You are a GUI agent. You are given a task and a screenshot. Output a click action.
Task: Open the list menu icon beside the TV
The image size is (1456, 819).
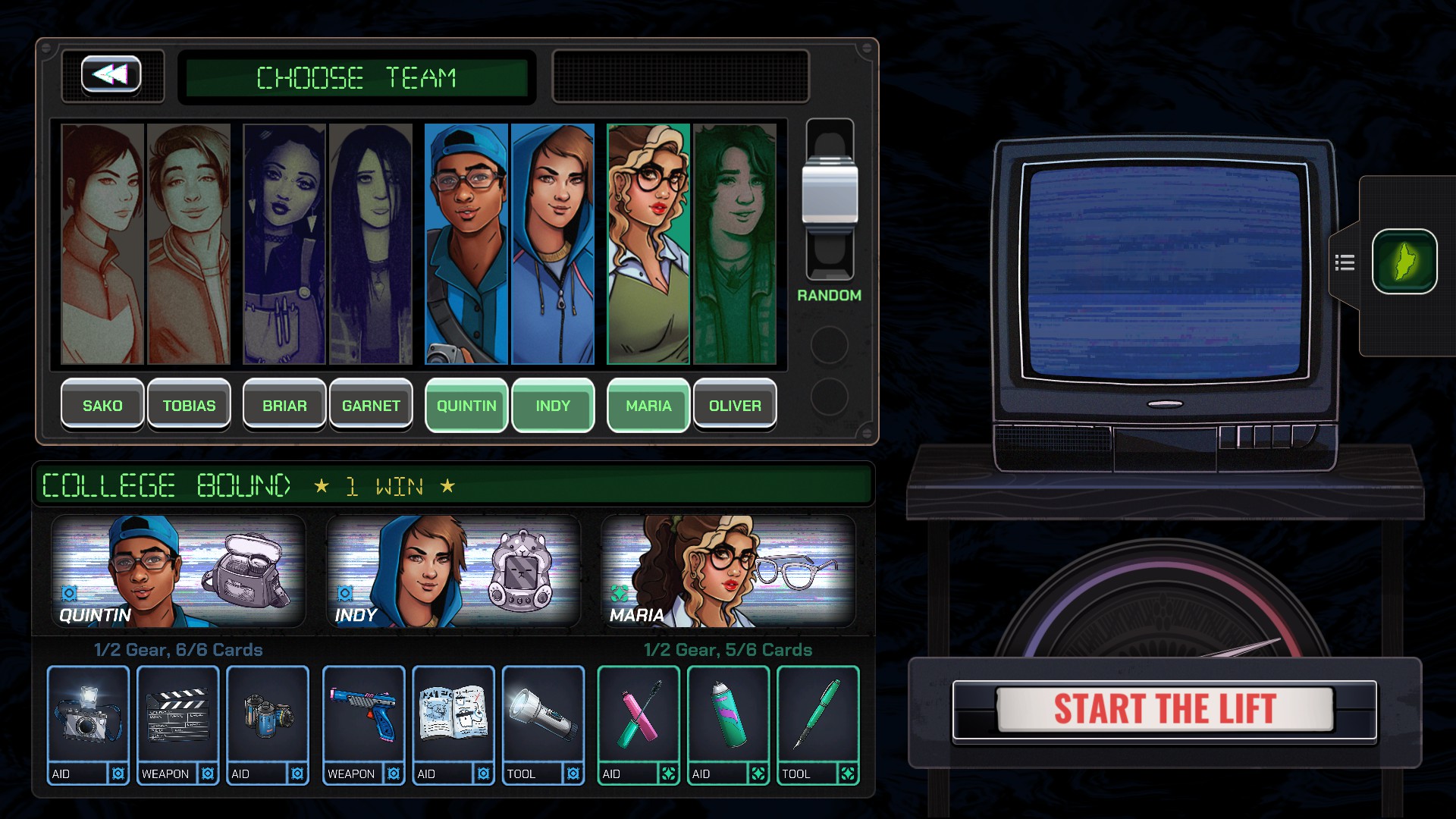(1345, 263)
